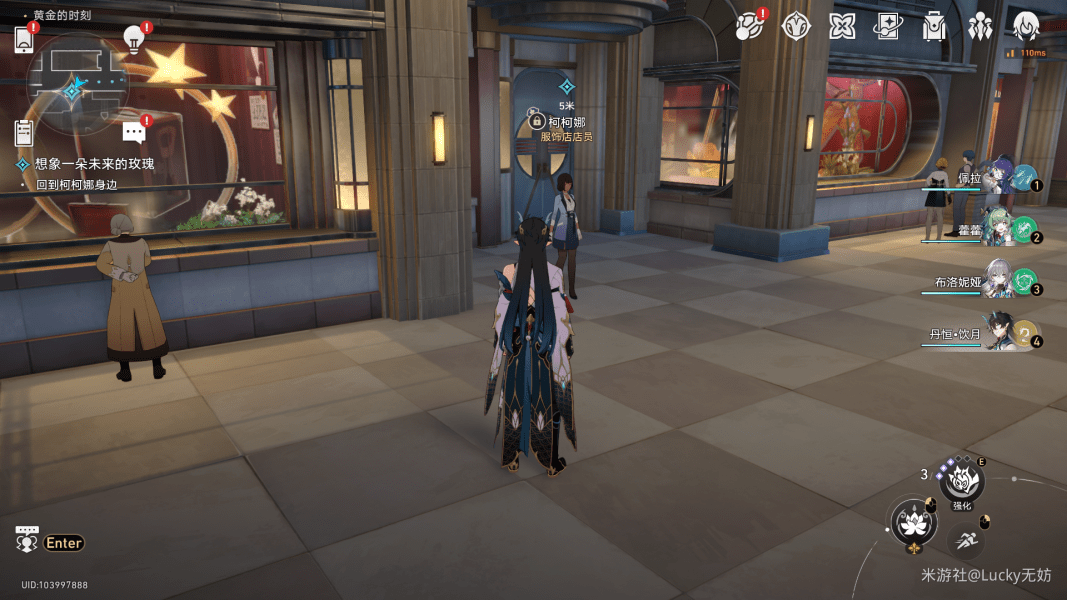Open the compass-shaped guide icon
The image size is (1067, 600).
click(795, 26)
